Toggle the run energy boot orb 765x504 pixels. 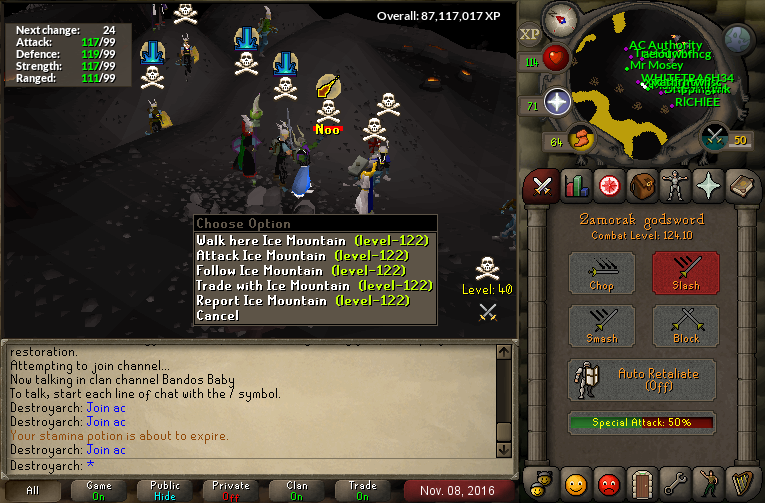(581, 137)
